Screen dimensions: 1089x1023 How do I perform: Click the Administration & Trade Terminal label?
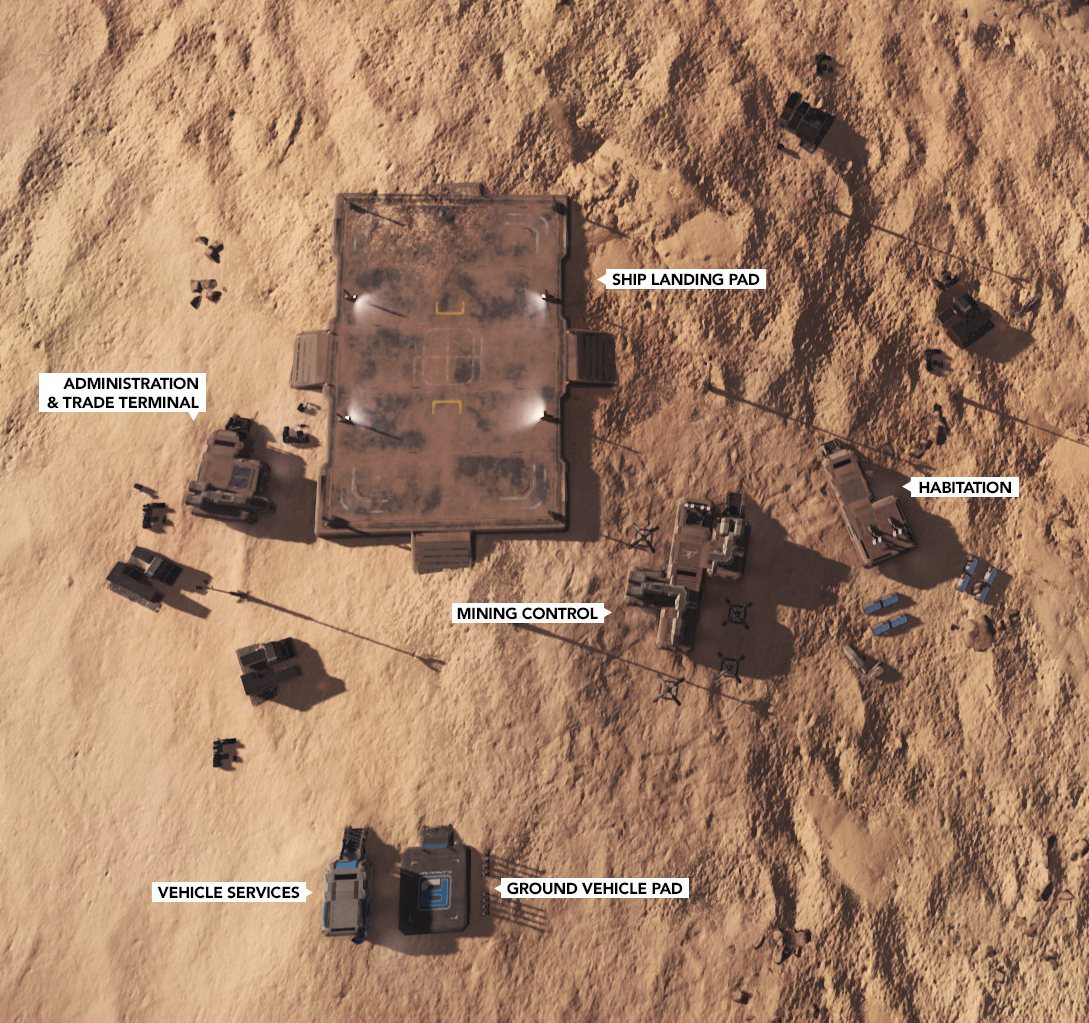coord(122,393)
